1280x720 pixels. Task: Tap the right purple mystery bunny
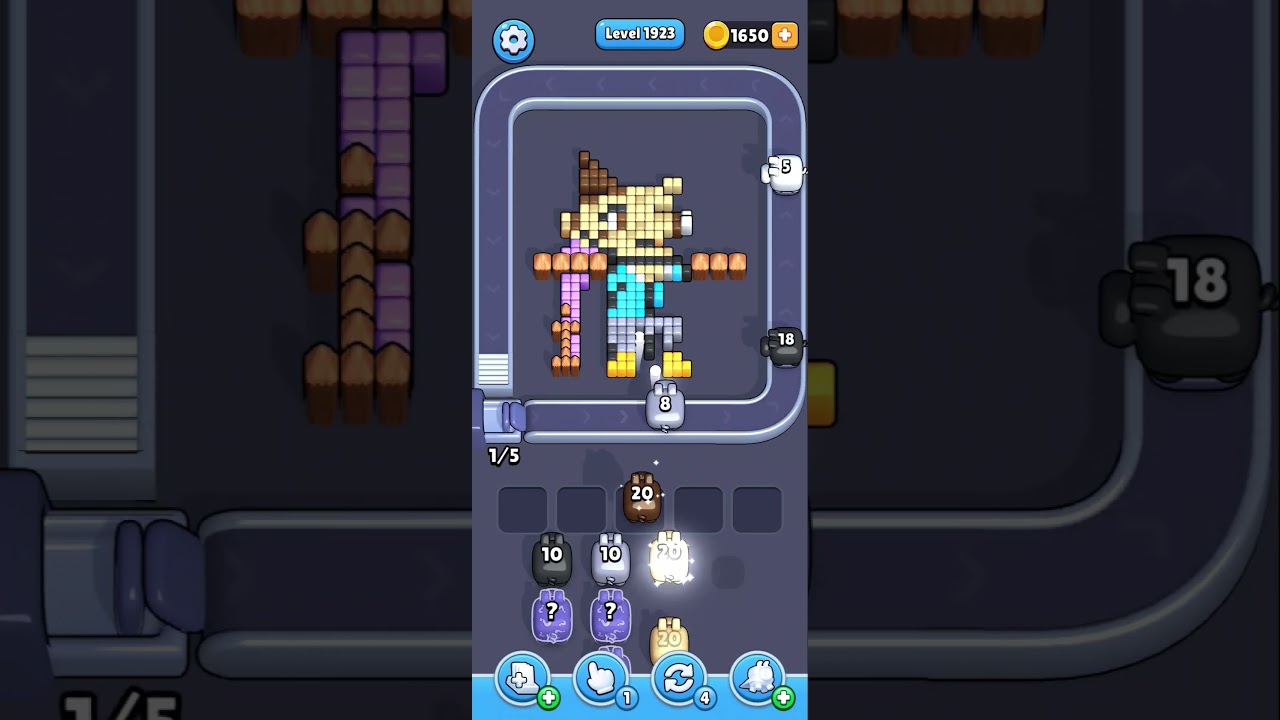[612, 614]
